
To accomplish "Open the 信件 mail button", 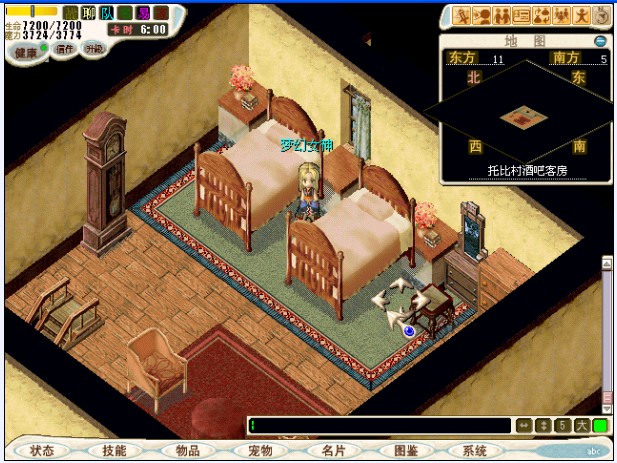I will pyautogui.click(x=63, y=49).
